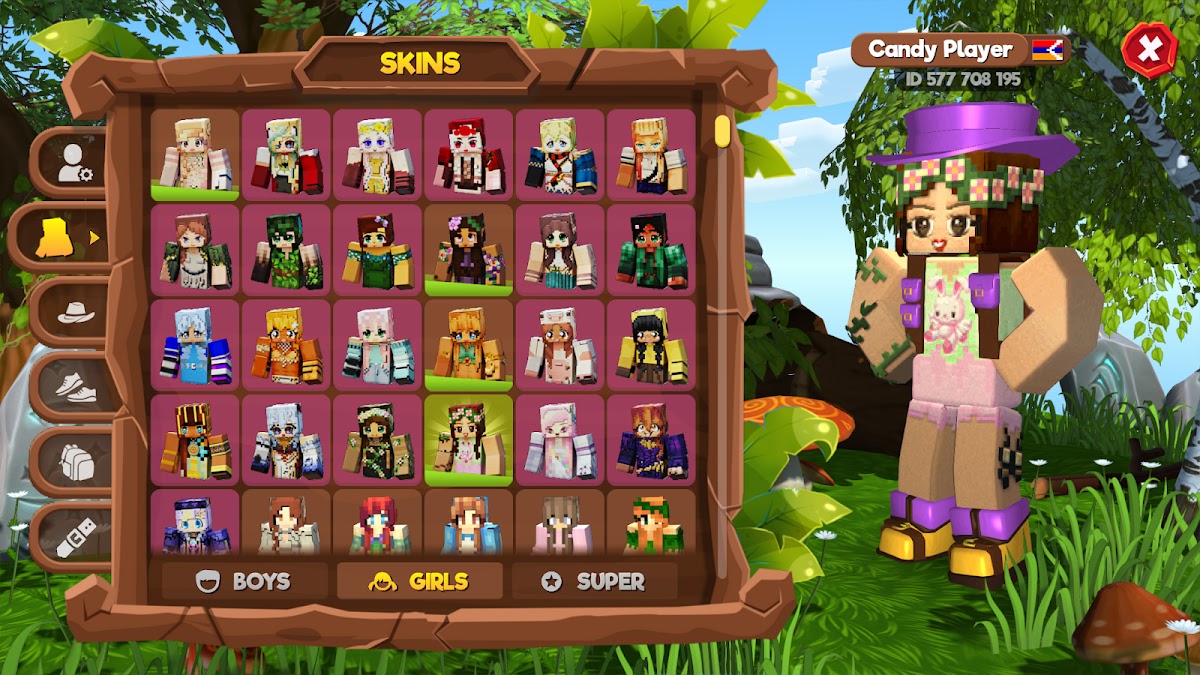Close the skins menu with the red X
This screenshot has width=1200, height=675.
click(1149, 49)
